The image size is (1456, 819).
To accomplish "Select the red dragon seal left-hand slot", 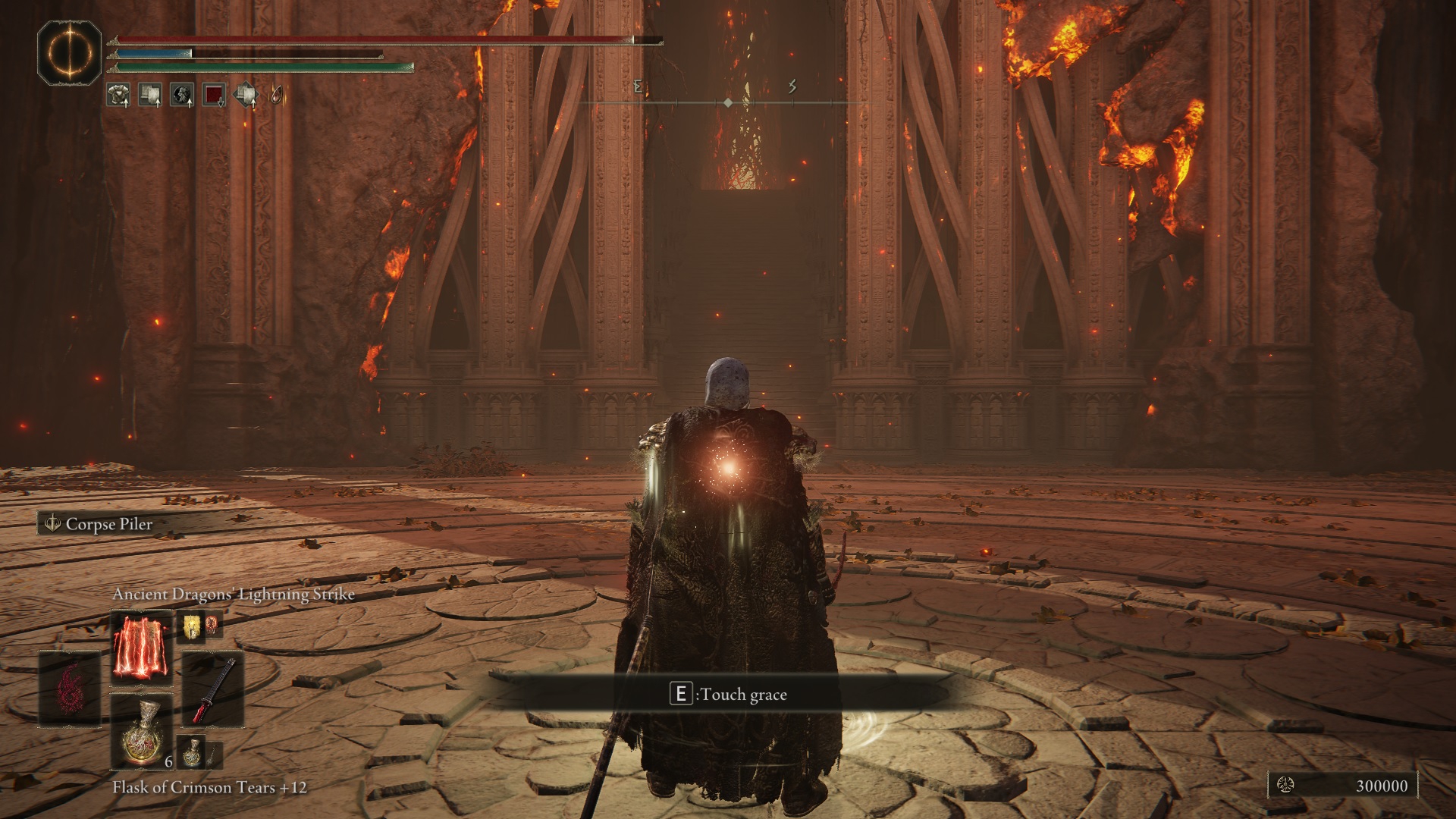I will tap(70, 690).
